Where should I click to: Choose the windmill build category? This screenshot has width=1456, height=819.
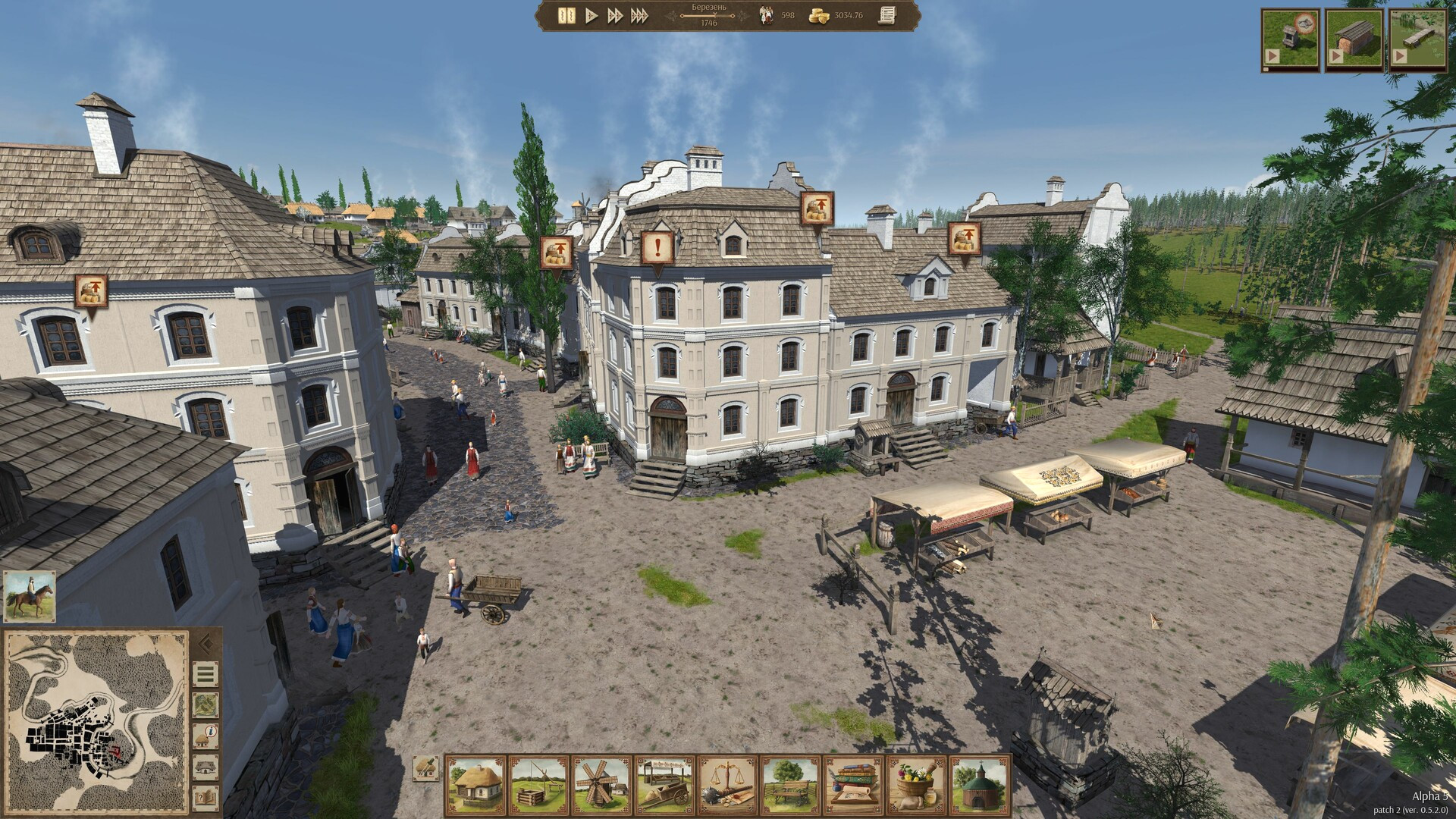[601, 784]
